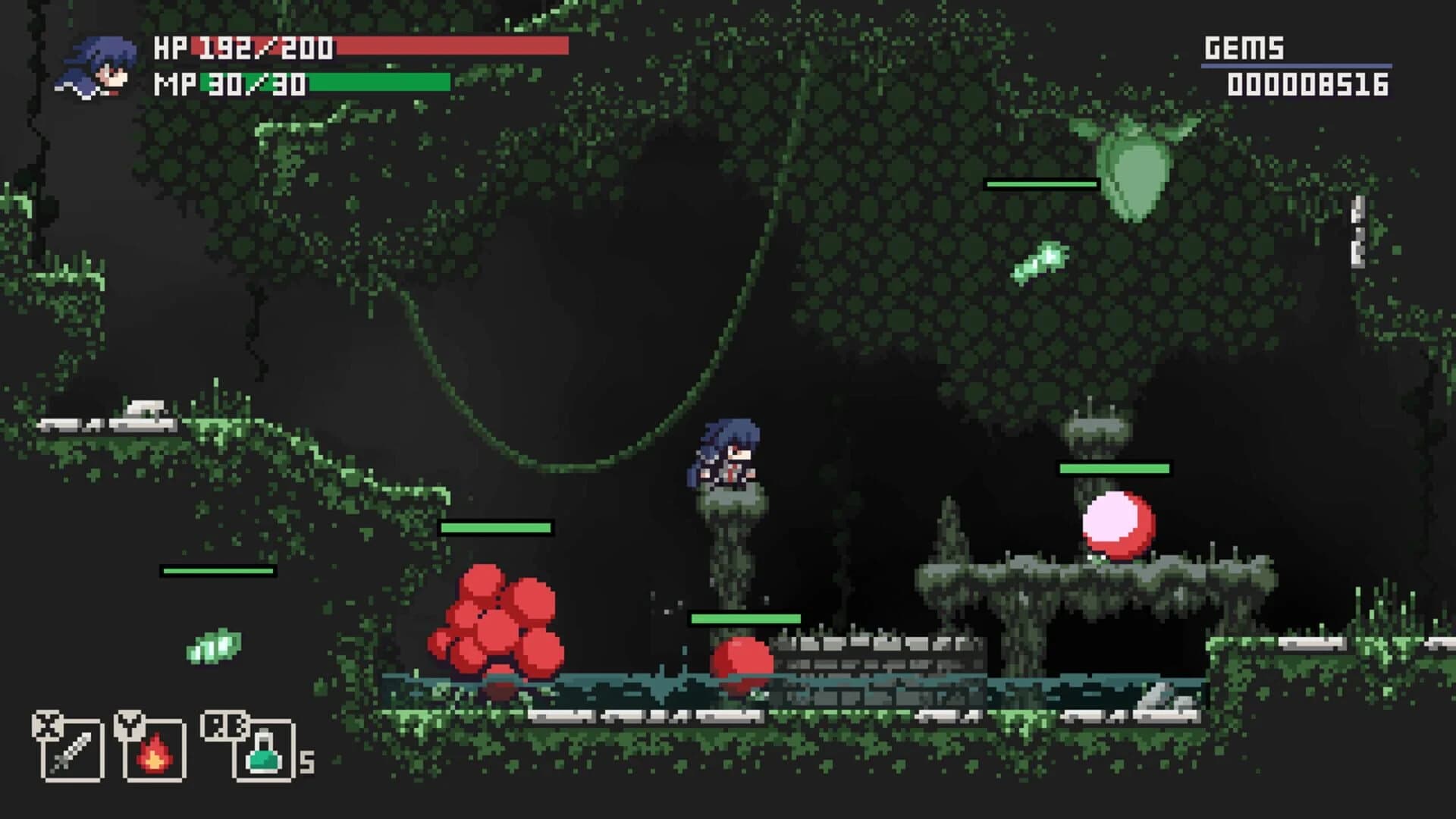
Task: Click the MP label beside the mana bar
Action: click(171, 81)
